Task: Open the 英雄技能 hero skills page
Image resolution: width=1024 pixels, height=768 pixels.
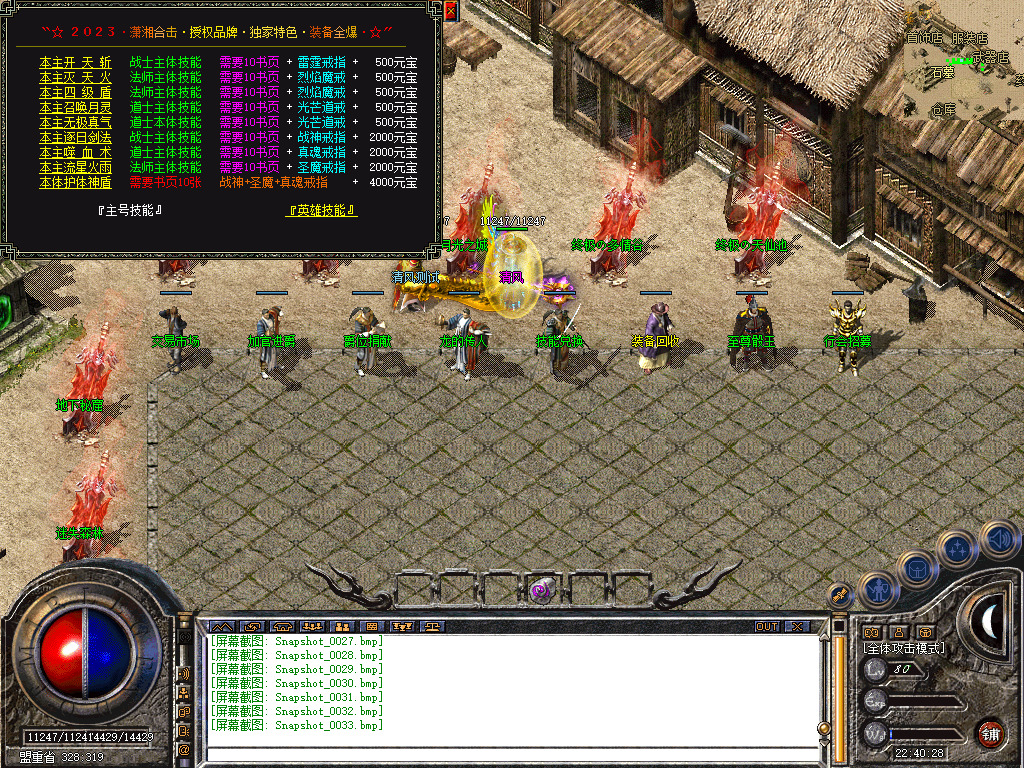Action: (322, 211)
